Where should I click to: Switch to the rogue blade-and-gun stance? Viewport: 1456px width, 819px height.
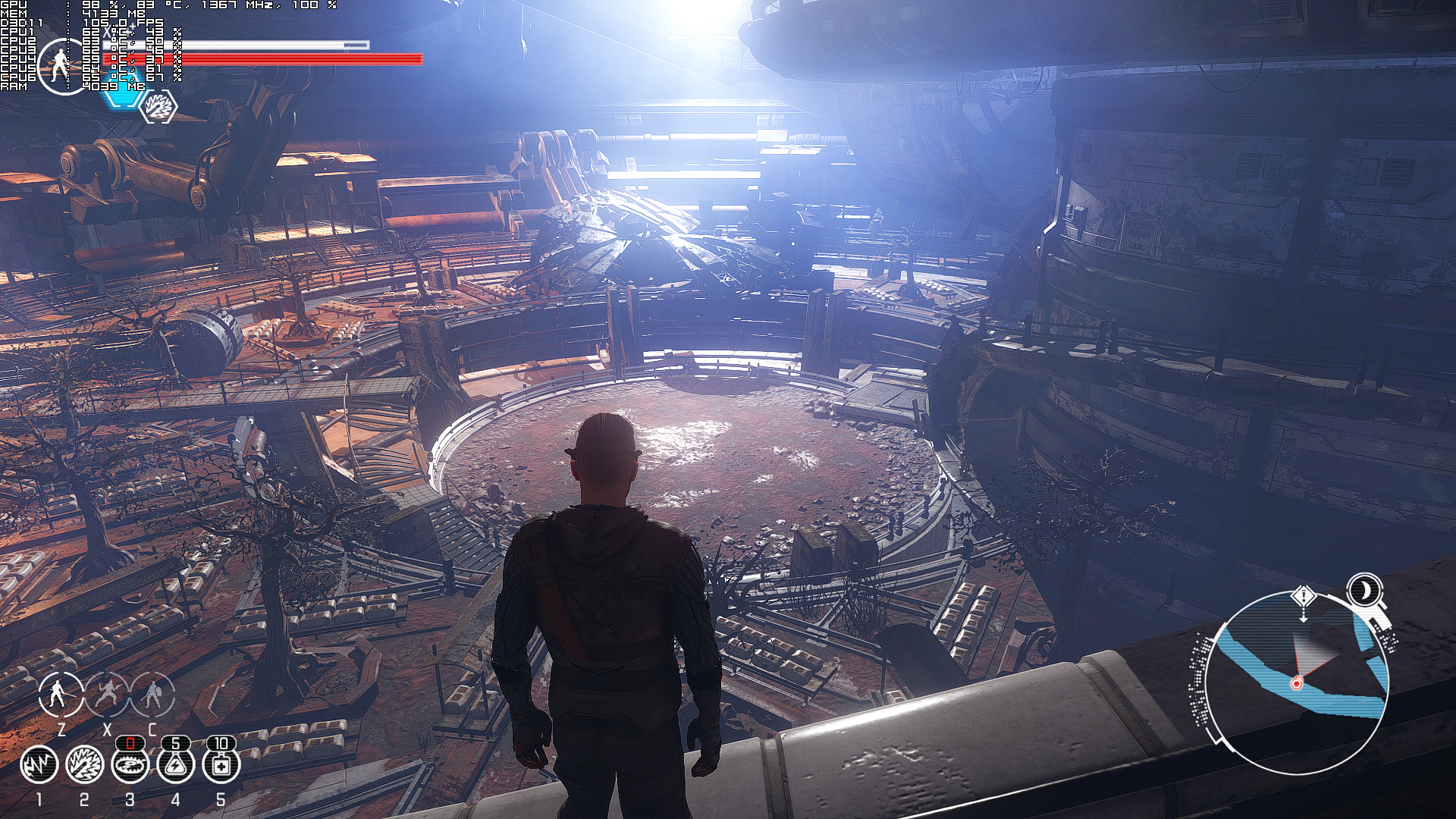(107, 695)
